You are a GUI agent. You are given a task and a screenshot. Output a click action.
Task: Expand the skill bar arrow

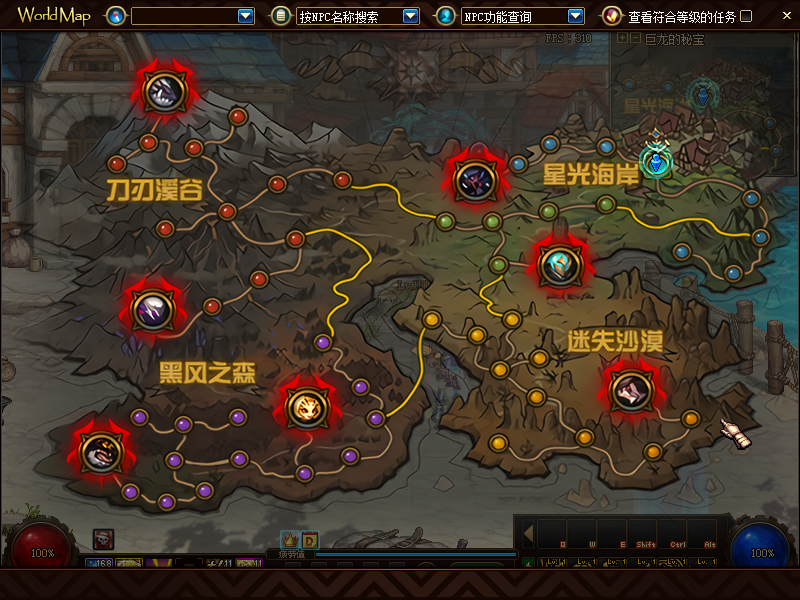tap(529, 531)
